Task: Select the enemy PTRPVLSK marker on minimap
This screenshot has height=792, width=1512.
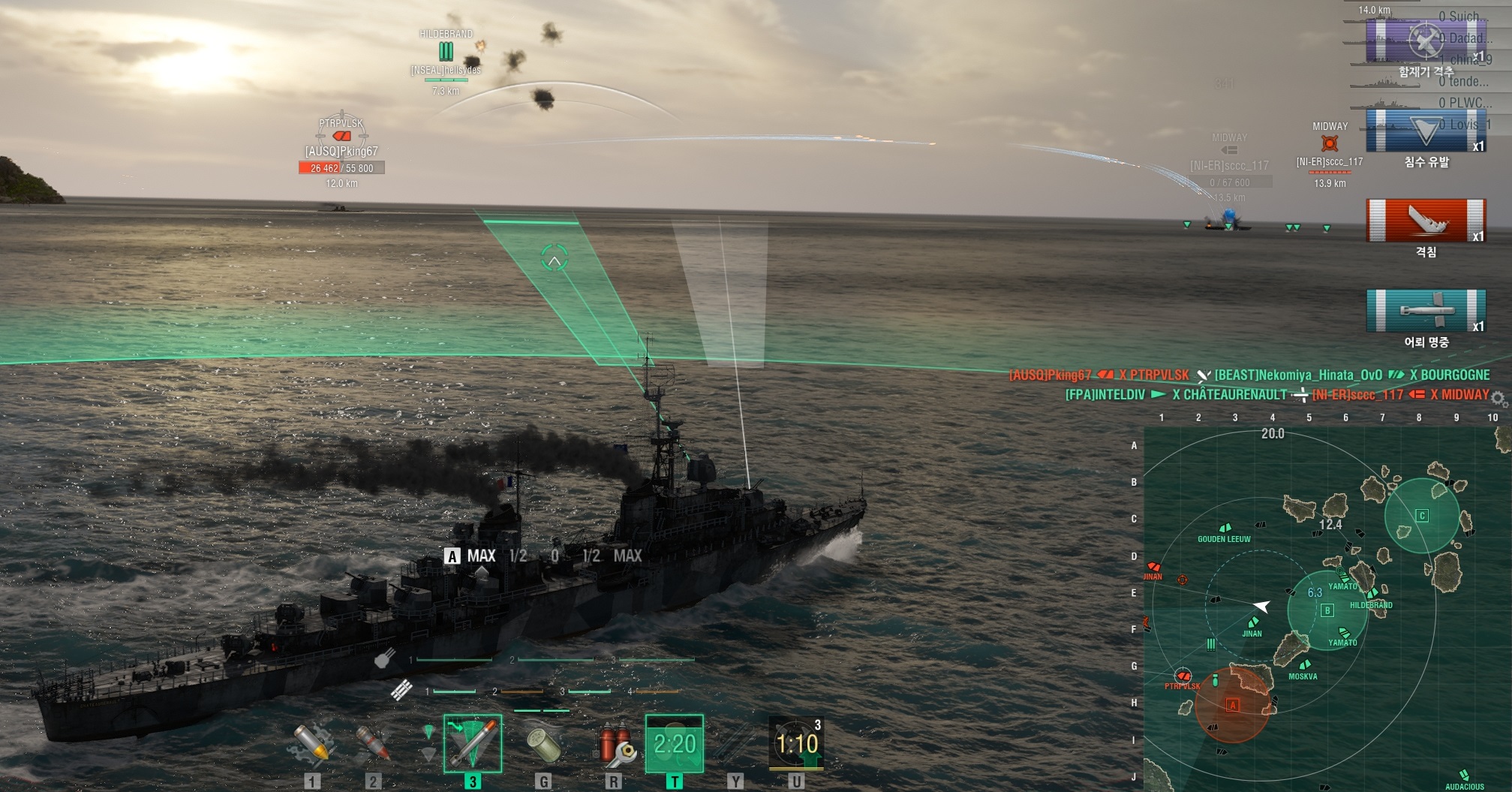Action: click(1183, 676)
